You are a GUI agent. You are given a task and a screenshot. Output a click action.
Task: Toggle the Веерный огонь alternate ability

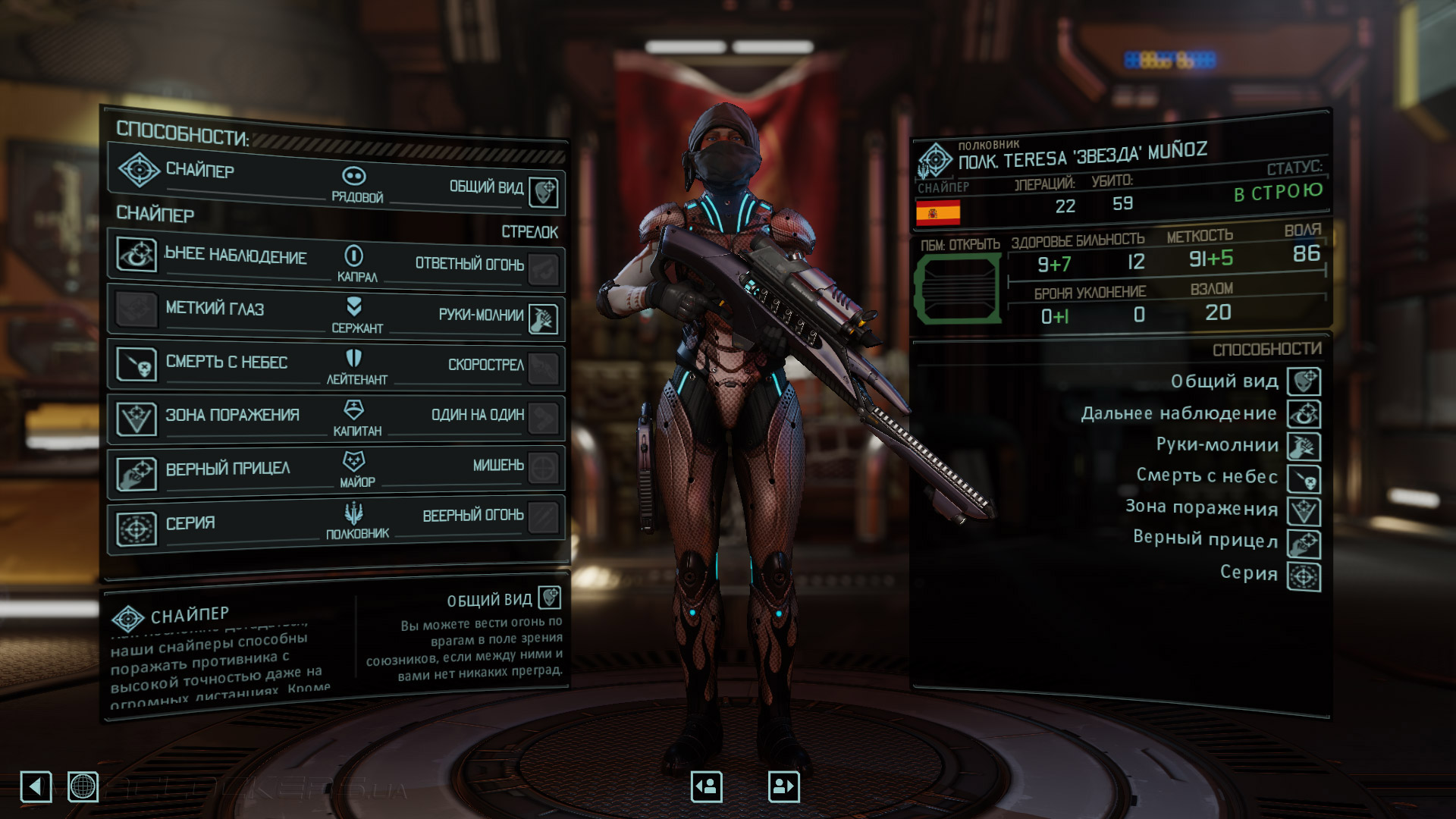[543, 519]
